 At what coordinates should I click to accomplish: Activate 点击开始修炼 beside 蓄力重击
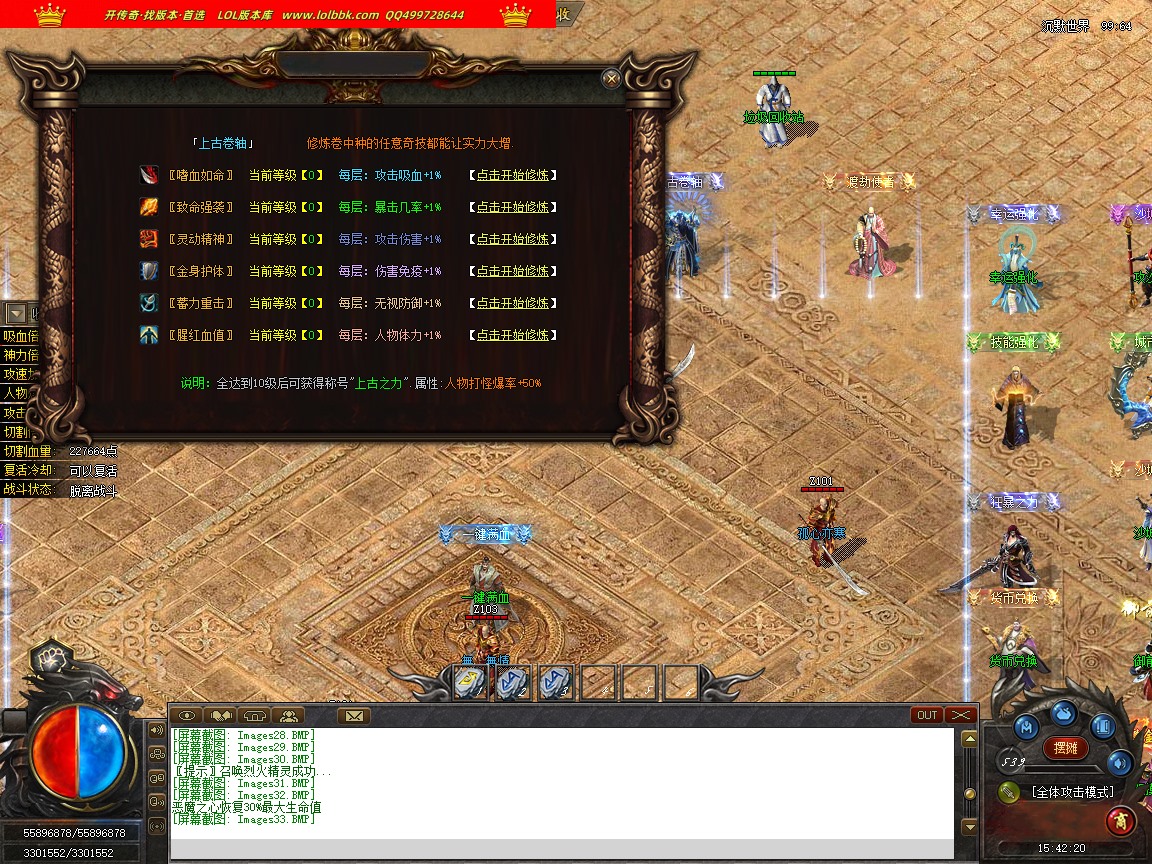pyautogui.click(x=512, y=303)
